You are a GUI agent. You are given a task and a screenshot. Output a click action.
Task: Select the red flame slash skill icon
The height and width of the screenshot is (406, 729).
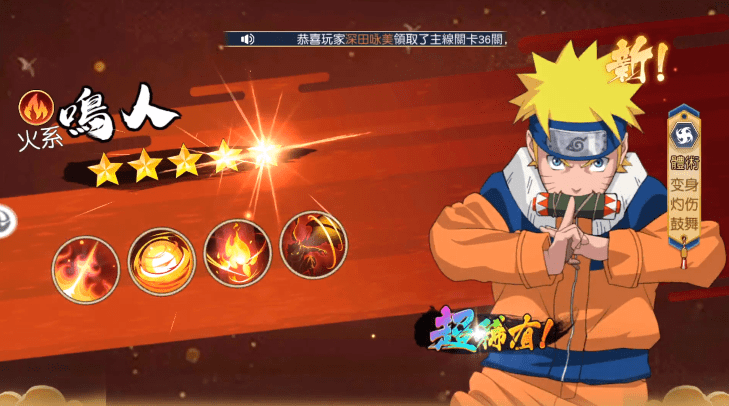point(86,265)
